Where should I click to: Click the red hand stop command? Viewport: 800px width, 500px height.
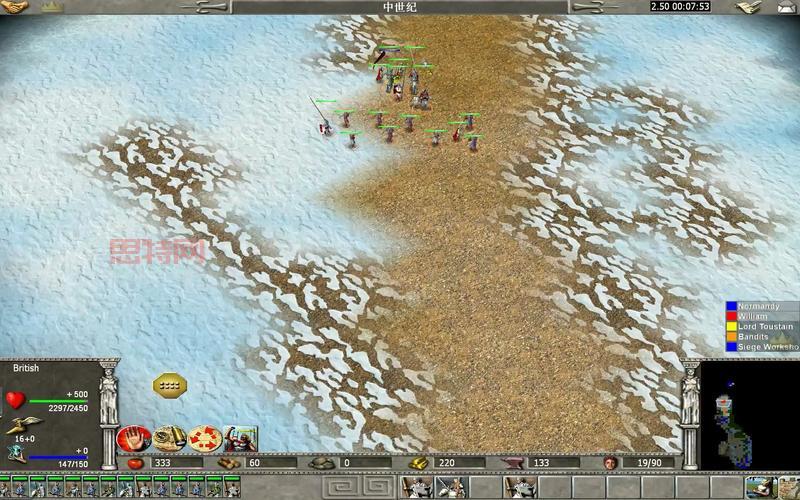click(134, 438)
